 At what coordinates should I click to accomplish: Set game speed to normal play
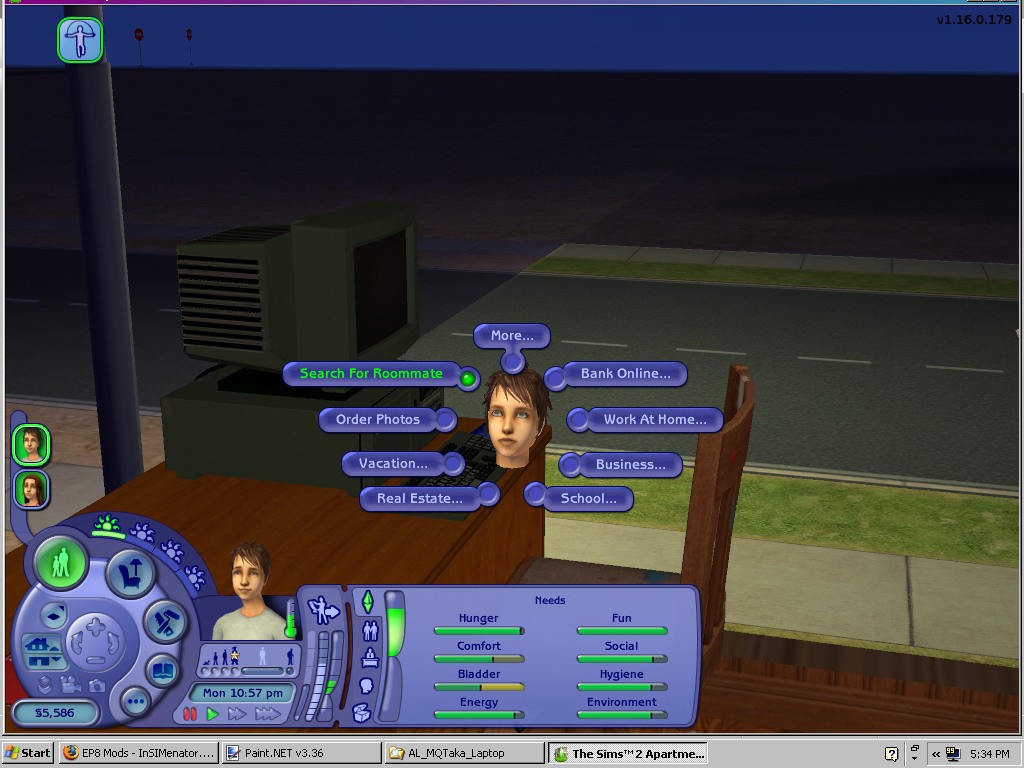212,714
